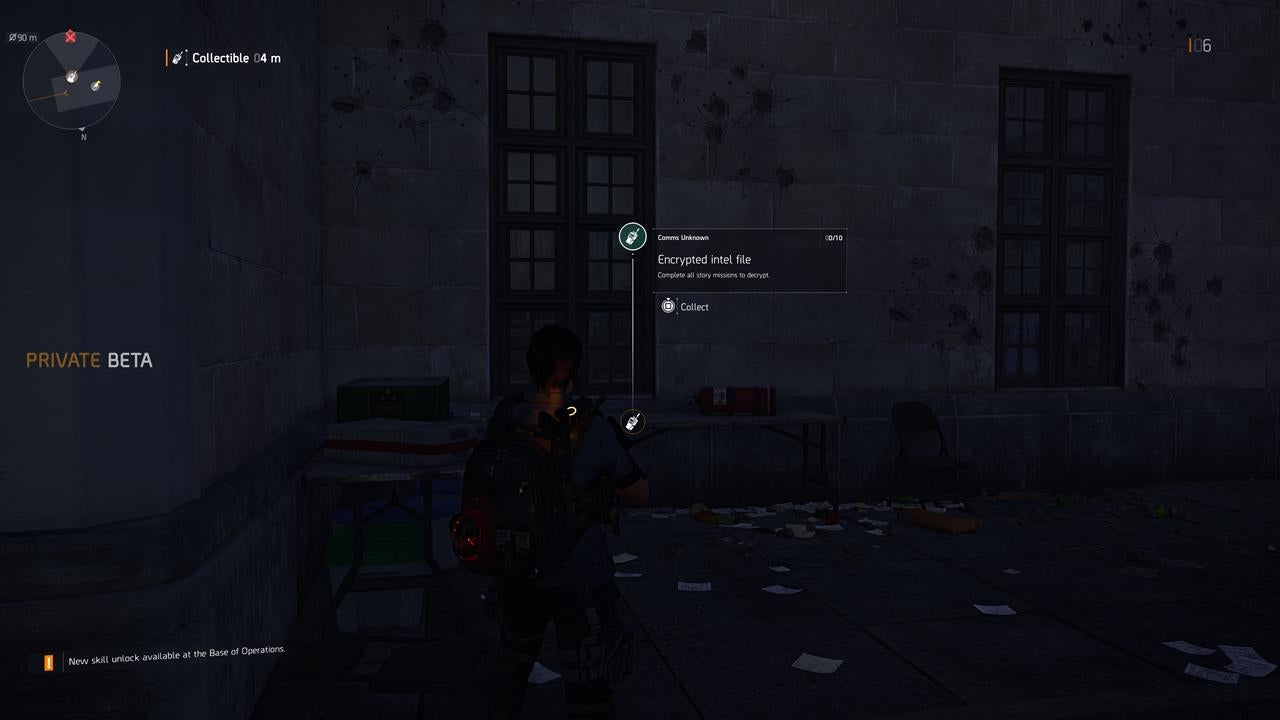Click the orange exclamation skill notification icon
The image size is (1280, 720).
tap(47, 662)
